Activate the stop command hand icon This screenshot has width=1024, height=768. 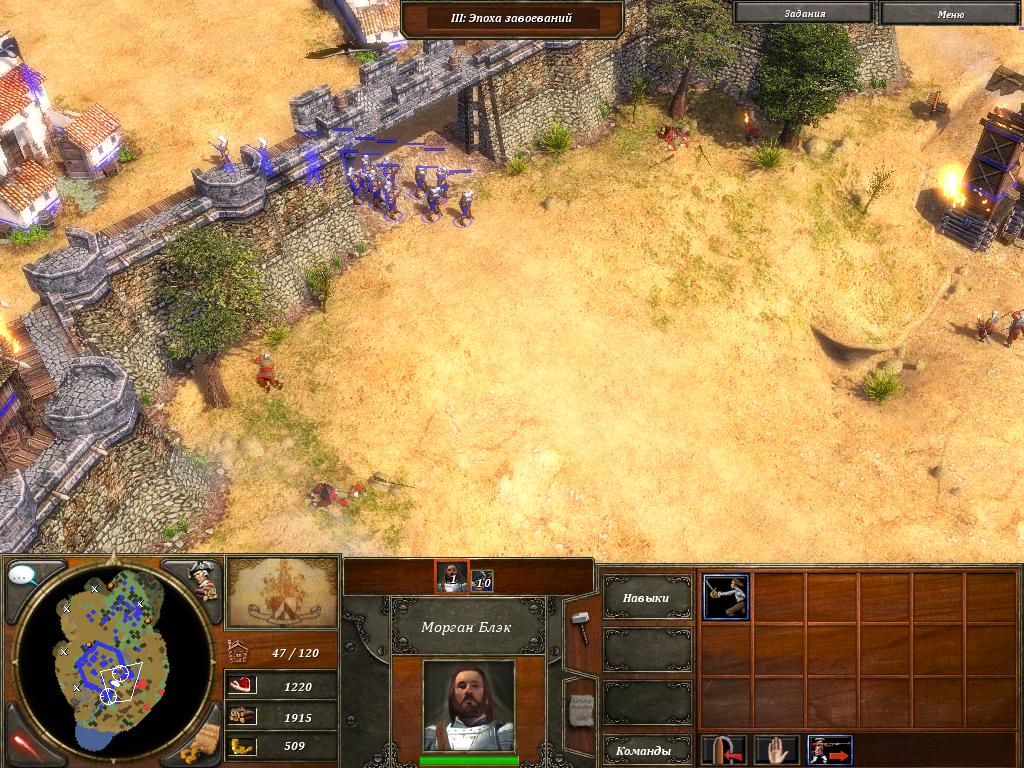coord(776,750)
